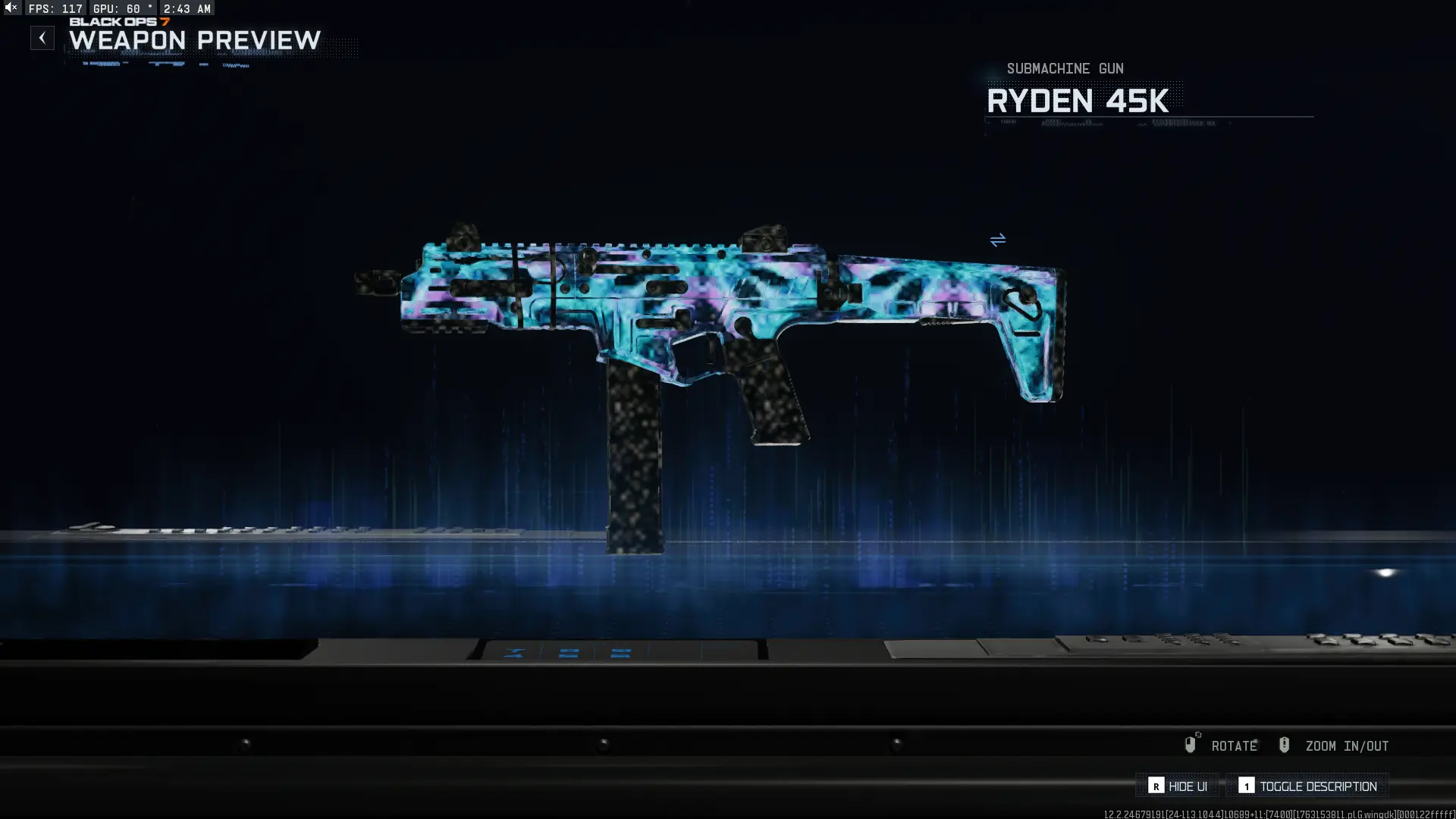Select the Submachine Gun category label
The height and width of the screenshot is (819, 1456).
click(1065, 68)
